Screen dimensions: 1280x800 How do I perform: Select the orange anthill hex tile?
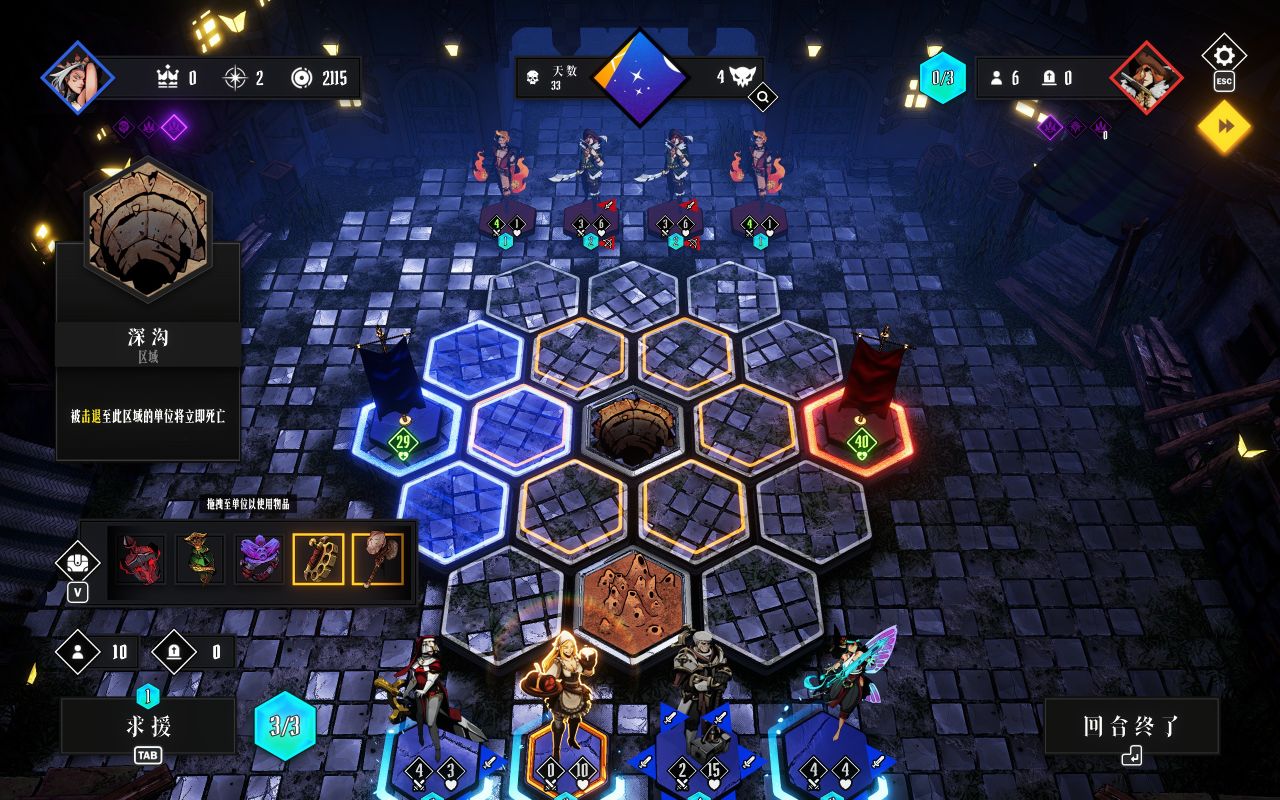pos(632,600)
